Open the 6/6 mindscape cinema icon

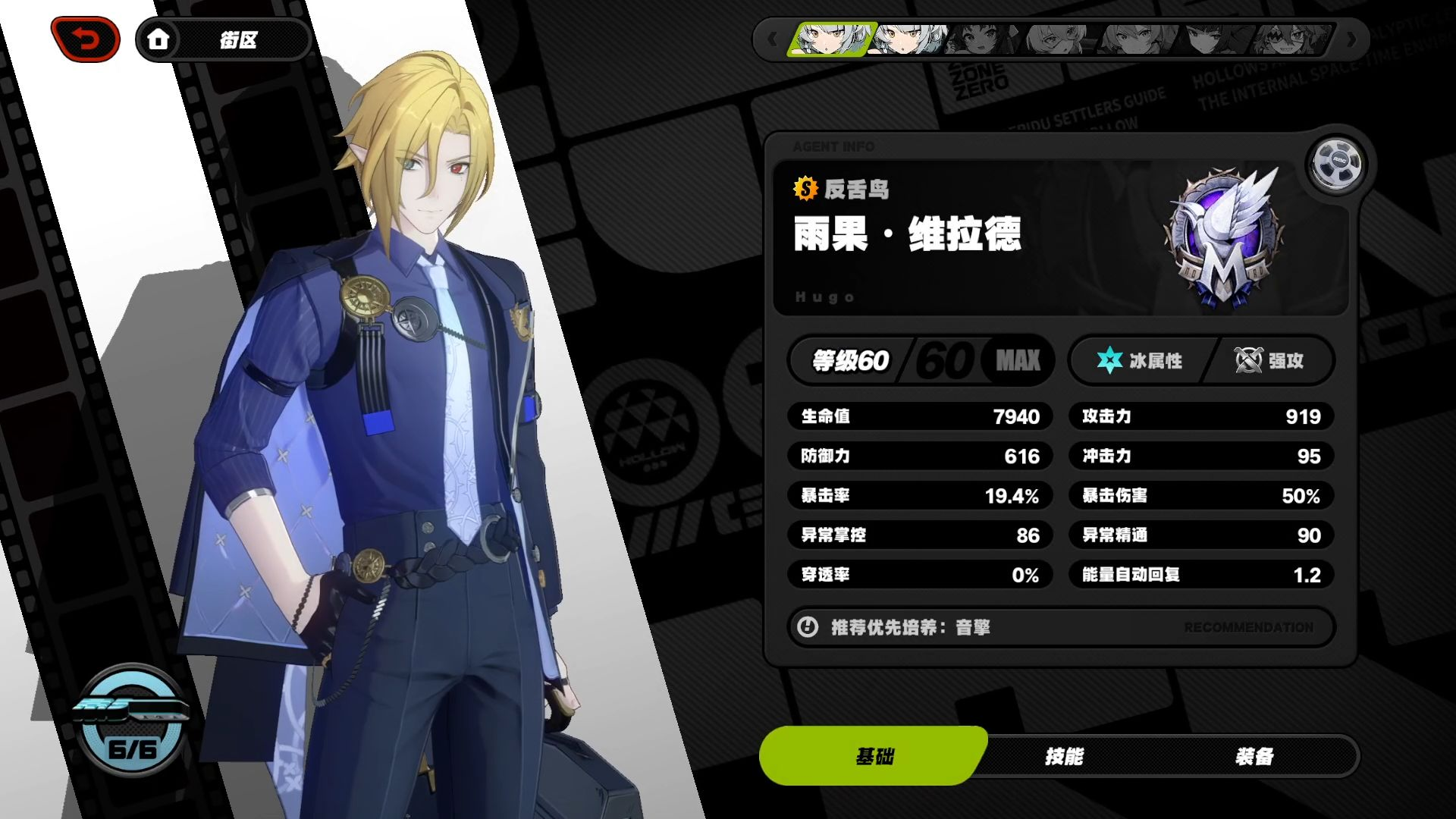(x=132, y=720)
